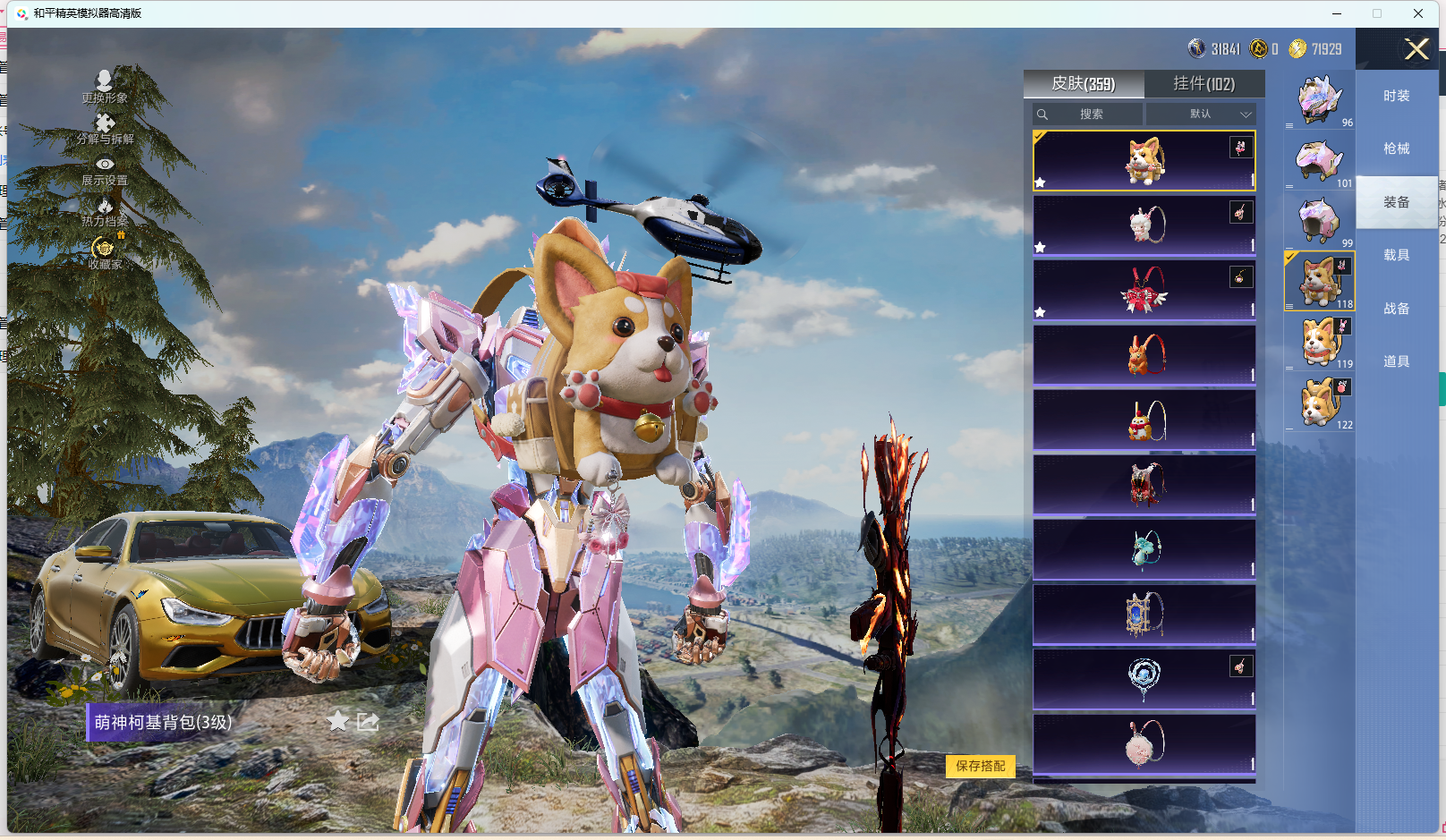Switch to the 挂件(102) tab
Screen dimensions: 1446x840
[1204, 84]
